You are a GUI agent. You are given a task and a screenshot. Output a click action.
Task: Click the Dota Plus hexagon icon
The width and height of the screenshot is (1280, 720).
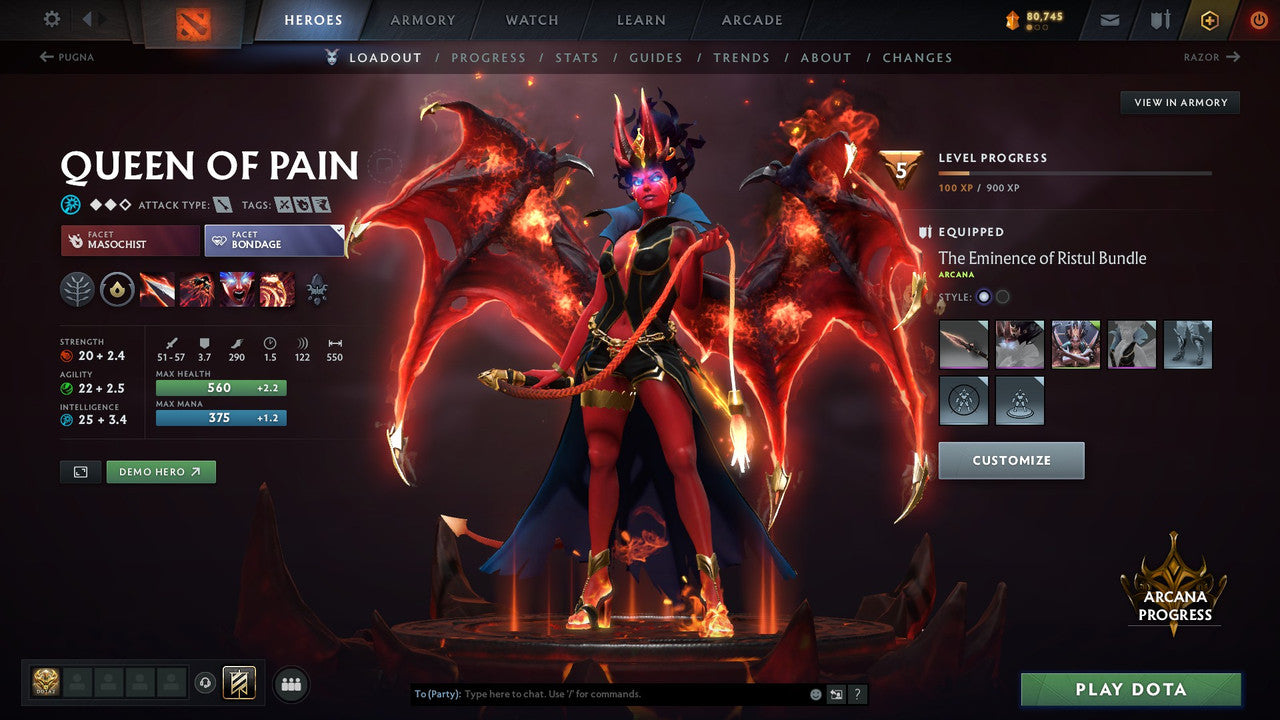click(x=1209, y=19)
